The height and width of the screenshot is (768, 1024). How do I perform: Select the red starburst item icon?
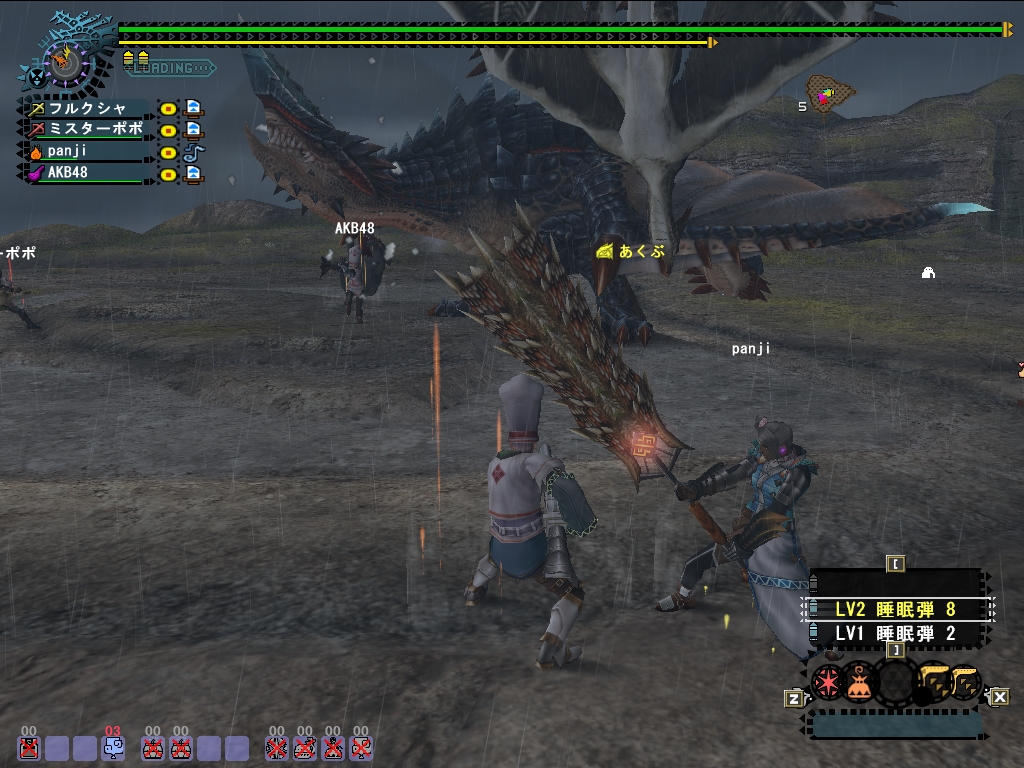click(x=827, y=682)
